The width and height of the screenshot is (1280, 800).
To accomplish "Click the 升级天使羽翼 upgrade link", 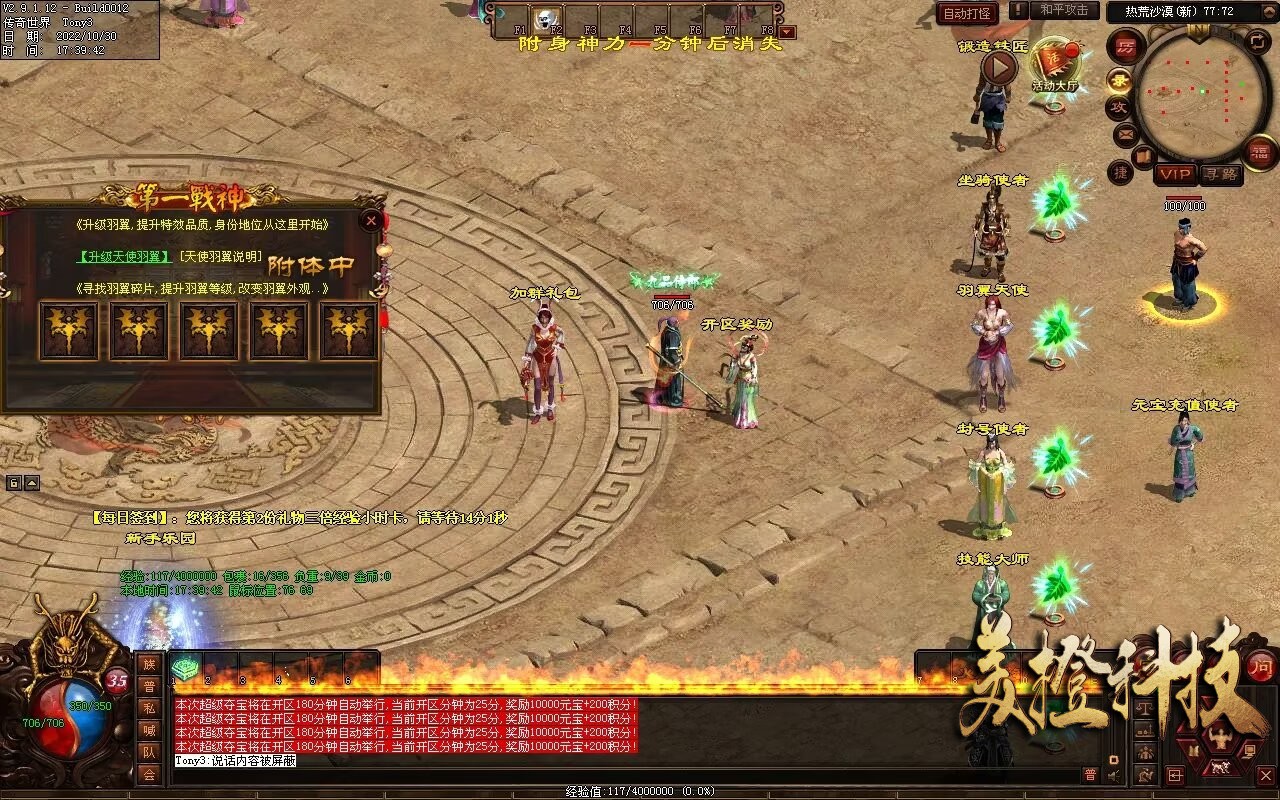I will pyautogui.click(x=124, y=257).
